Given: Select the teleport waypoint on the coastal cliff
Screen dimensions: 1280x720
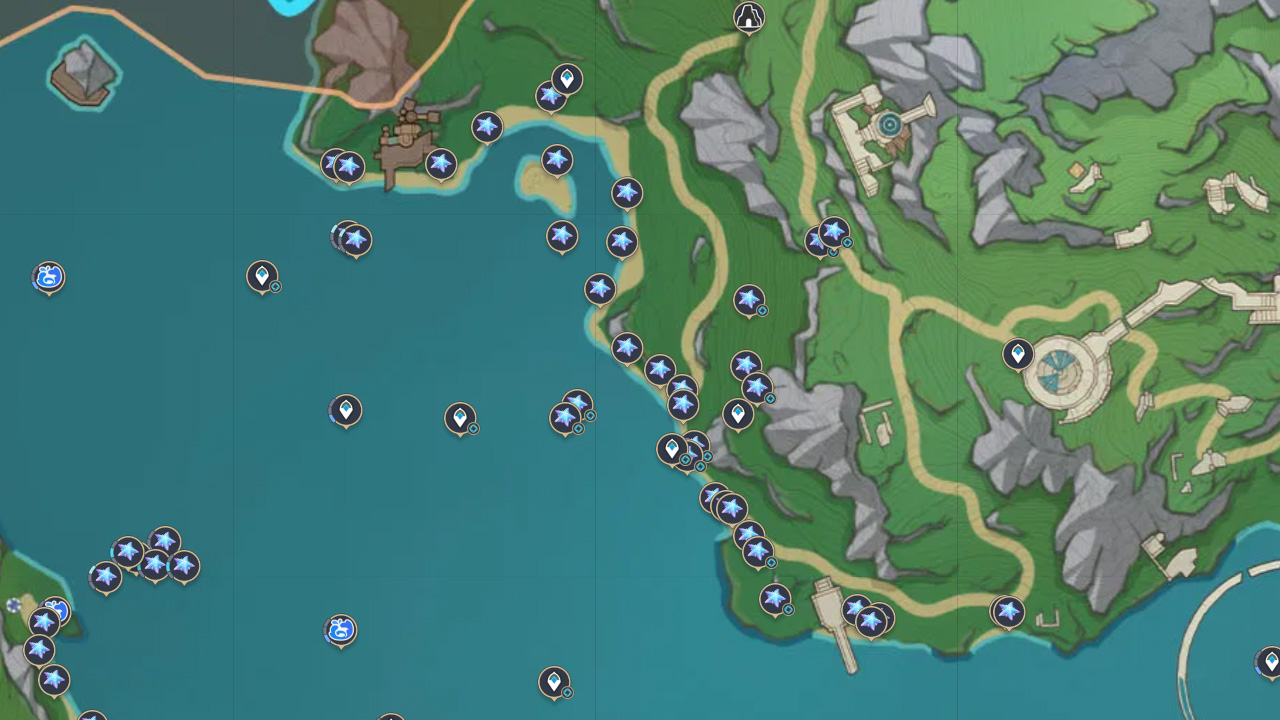Looking at the screenshot, I should [738, 414].
